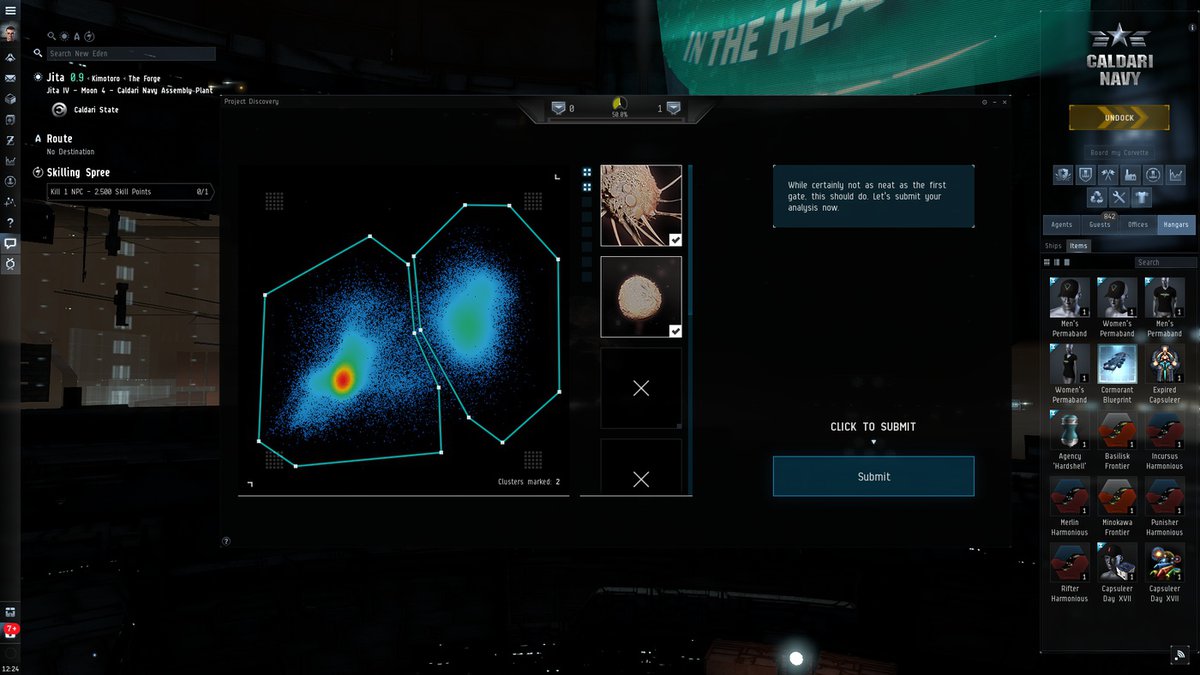Screen dimensions: 1200x675
Task: Switch to the Agents tab
Action: click(x=1062, y=225)
